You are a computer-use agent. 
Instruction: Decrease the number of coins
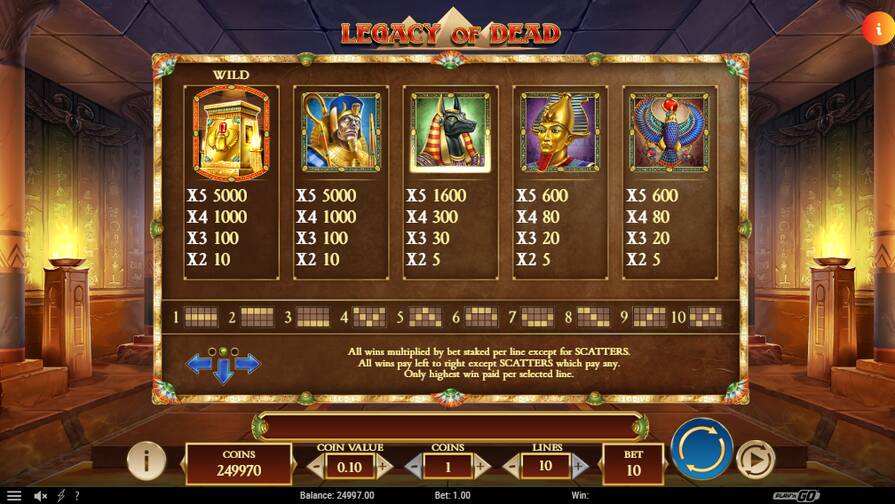click(x=413, y=466)
